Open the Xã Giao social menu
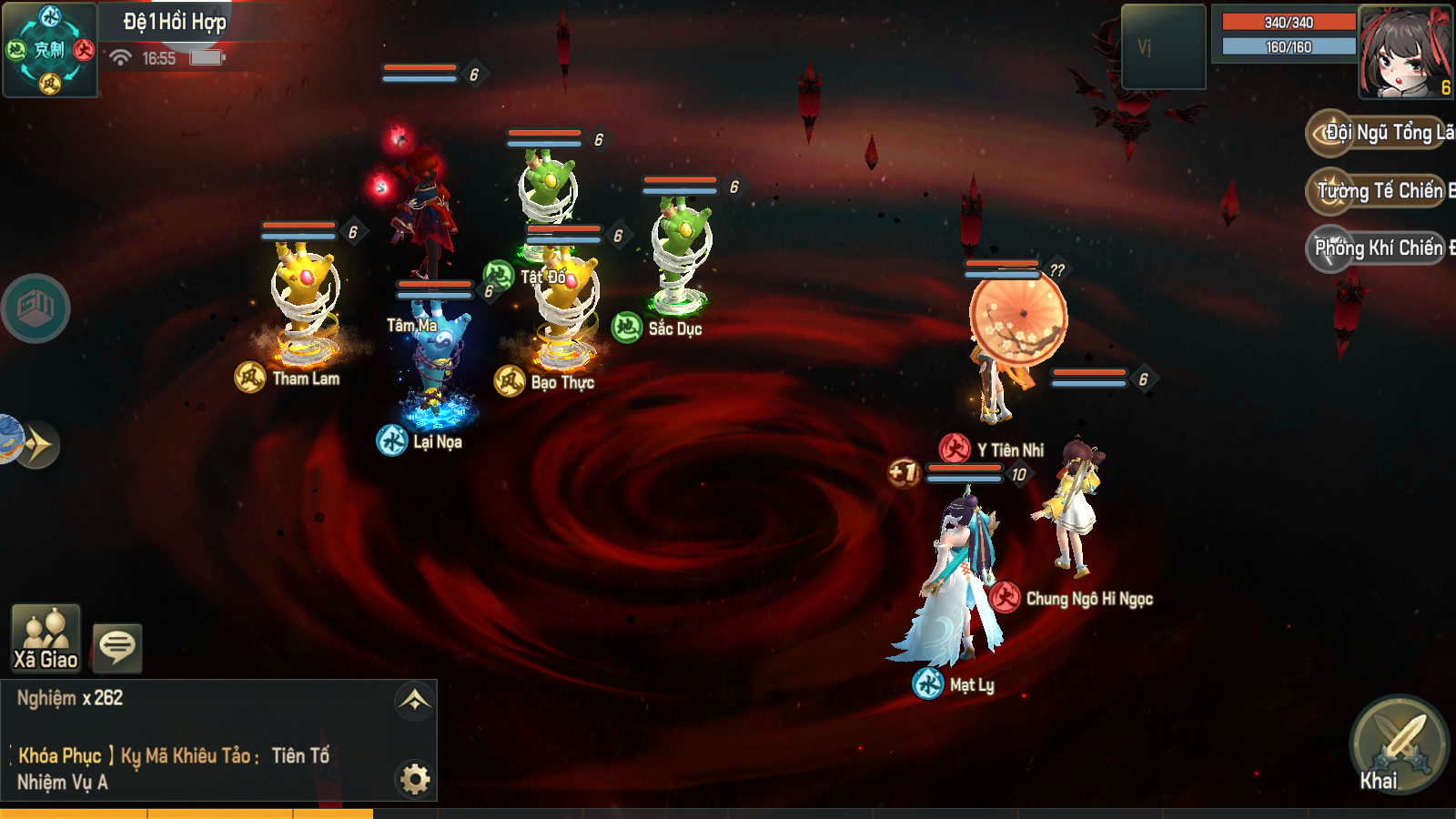1456x819 pixels. tap(45, 639)
